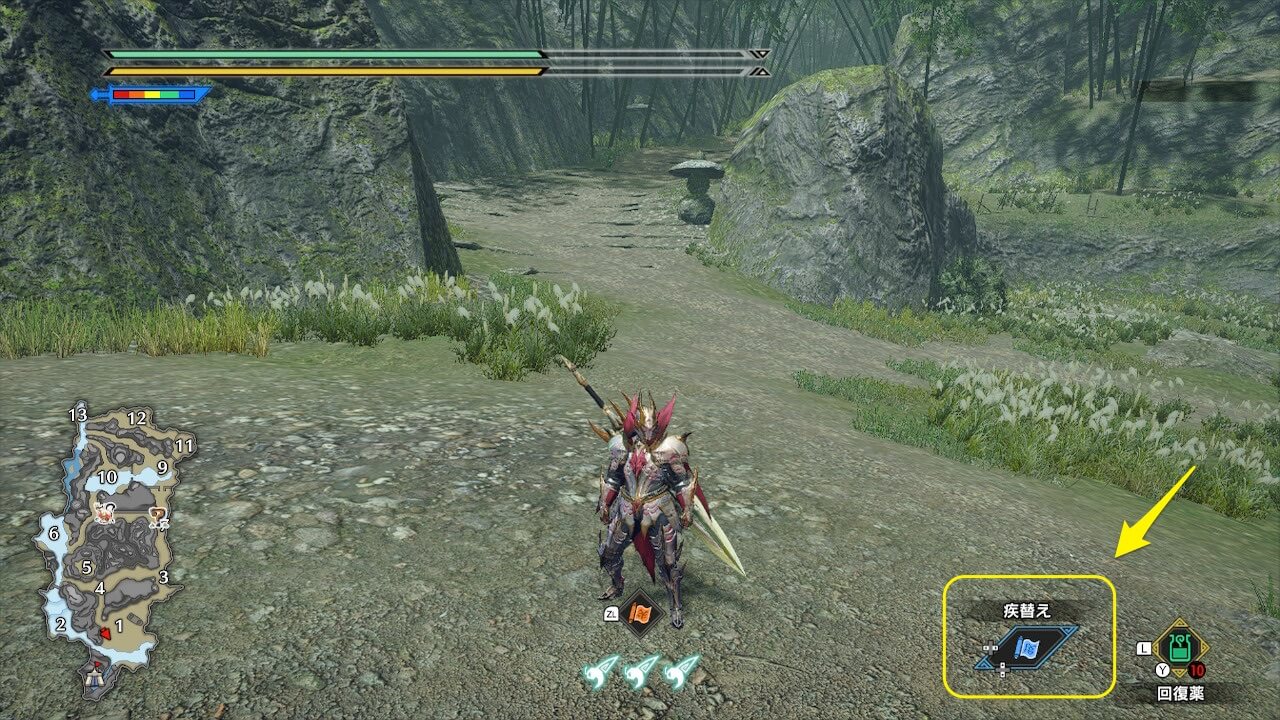The width and height of the screenshot is (1280, 720).
Task: Pick area 6 on the minimap
Action: [x=54, y=534]
